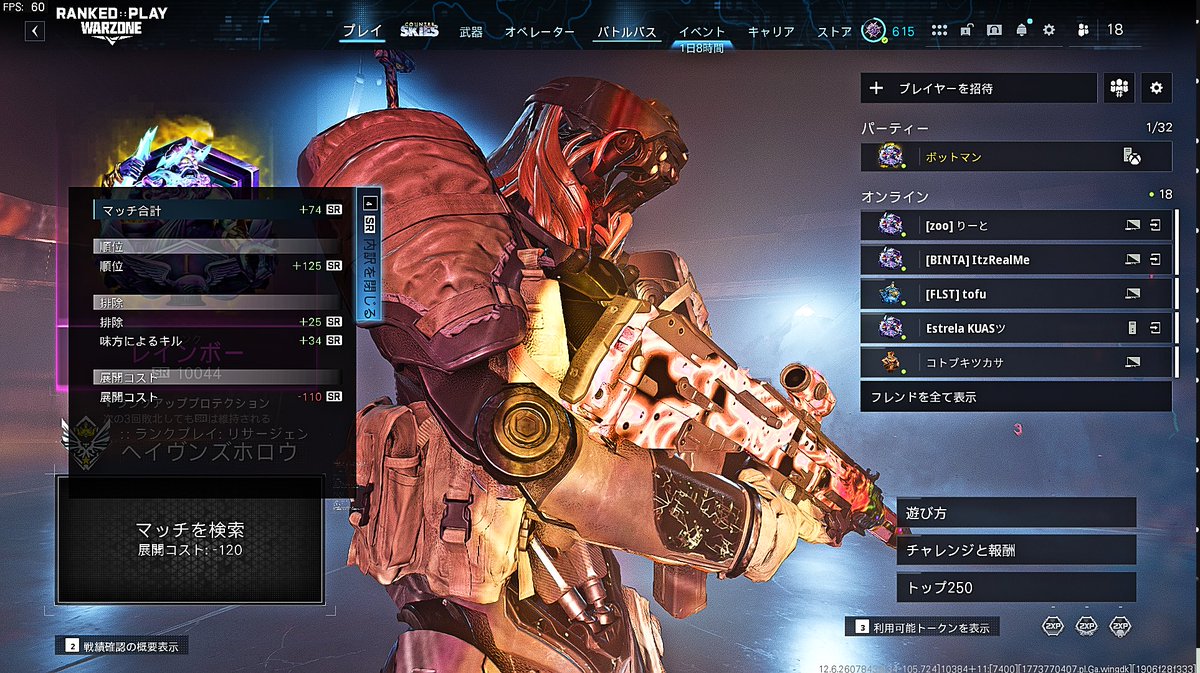Image resolution: width=1200 pixels, height=673 pixels.
Task: View the トップ250 leaderboard
Action: point(1016,587)
